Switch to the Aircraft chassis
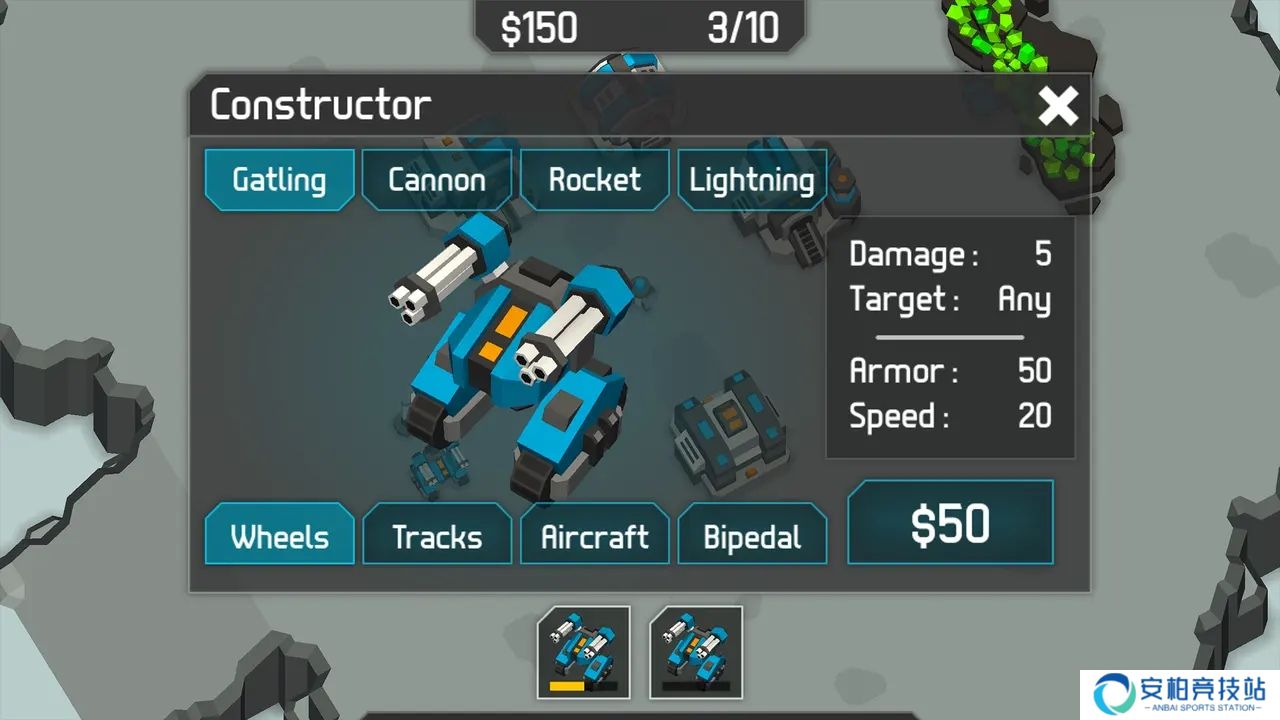 (594, 536)
